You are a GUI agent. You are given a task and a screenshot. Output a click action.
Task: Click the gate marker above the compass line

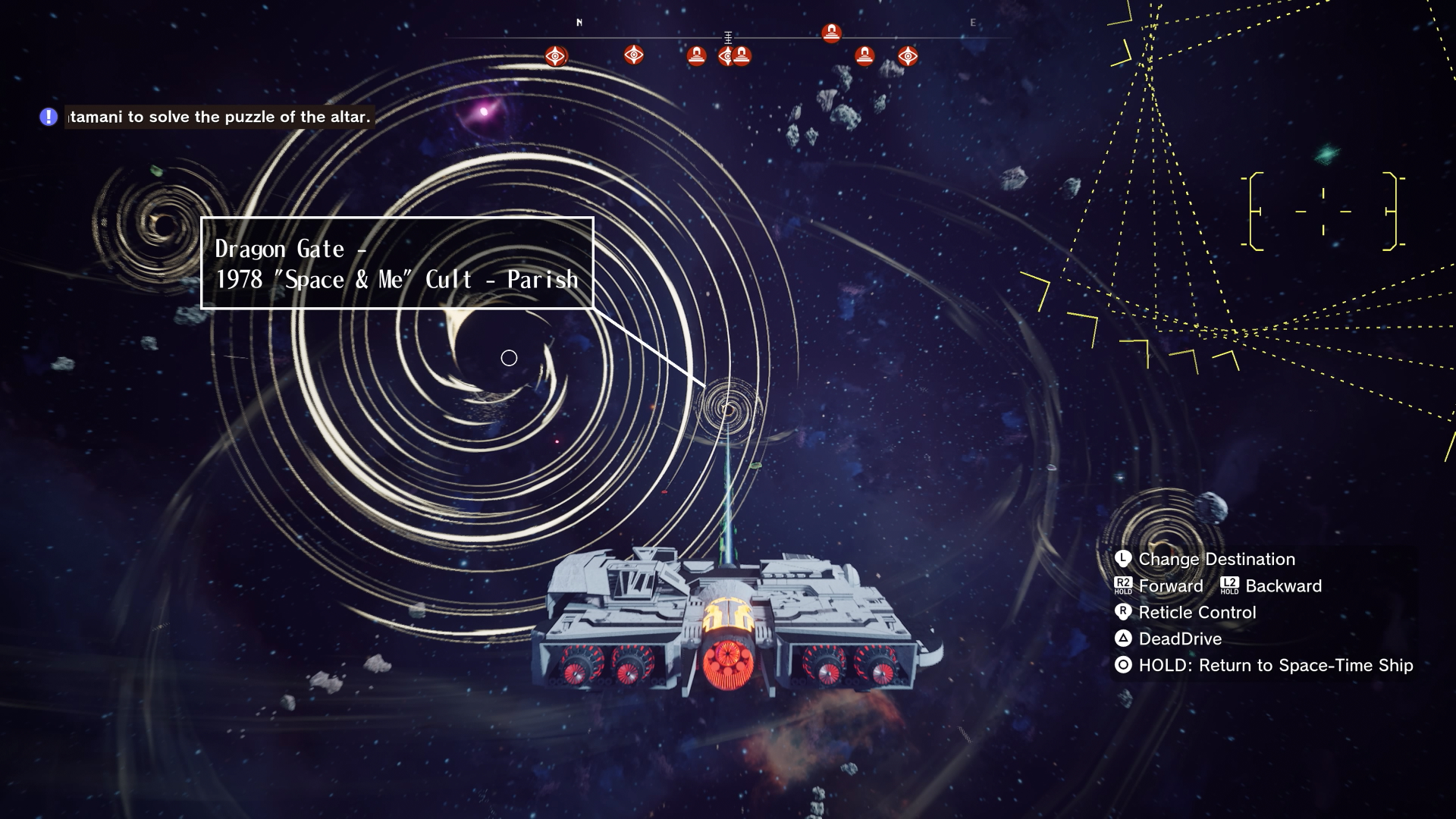click(831, 33)
